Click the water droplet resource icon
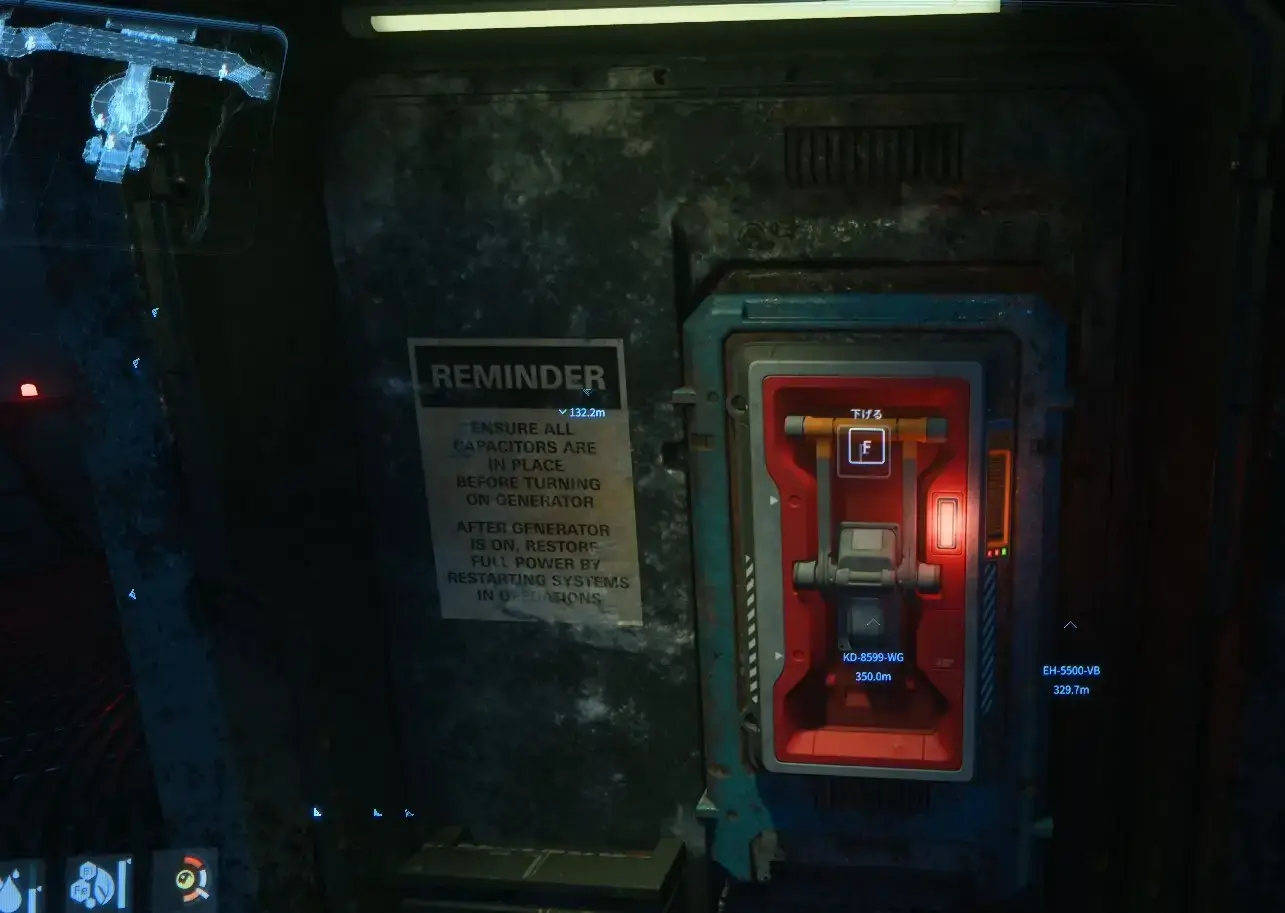 18,886
